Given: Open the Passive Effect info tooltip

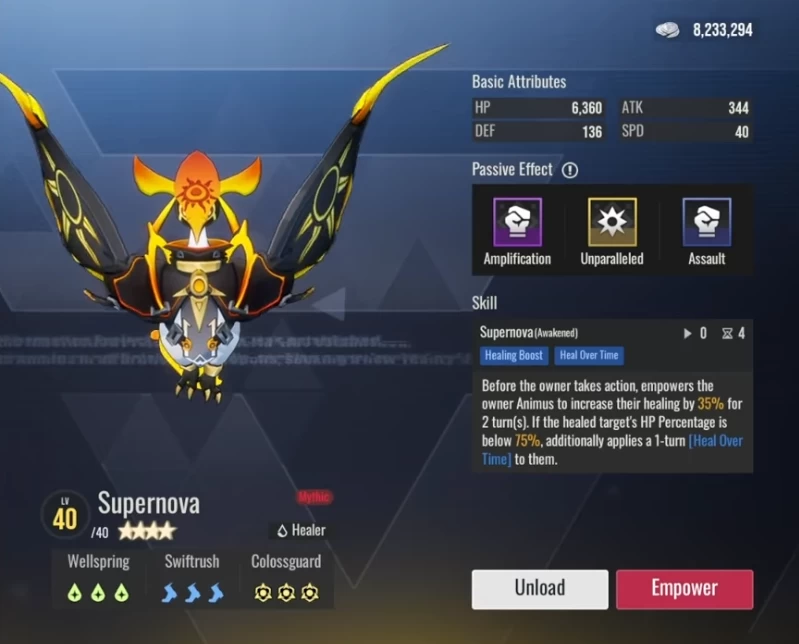Looking at the screenshot, I should coord(570,170).
